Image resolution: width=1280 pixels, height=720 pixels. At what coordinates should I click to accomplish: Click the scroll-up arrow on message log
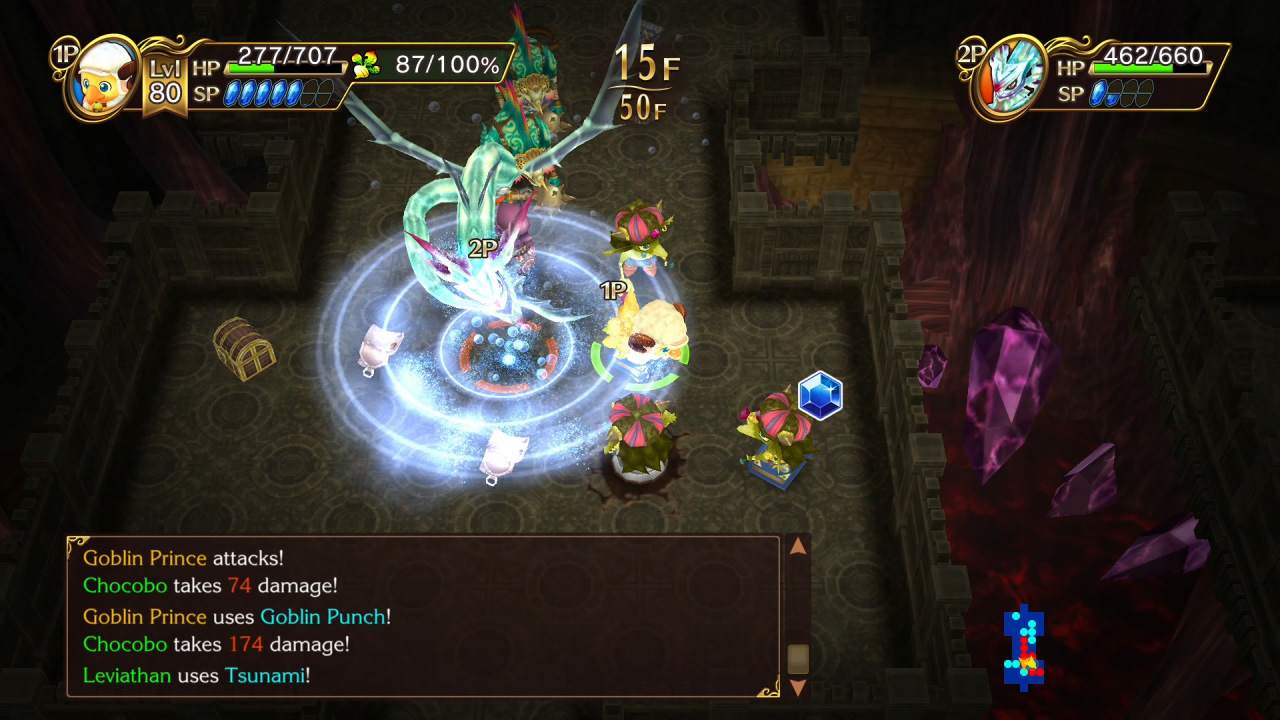click(x=798, y=547)
